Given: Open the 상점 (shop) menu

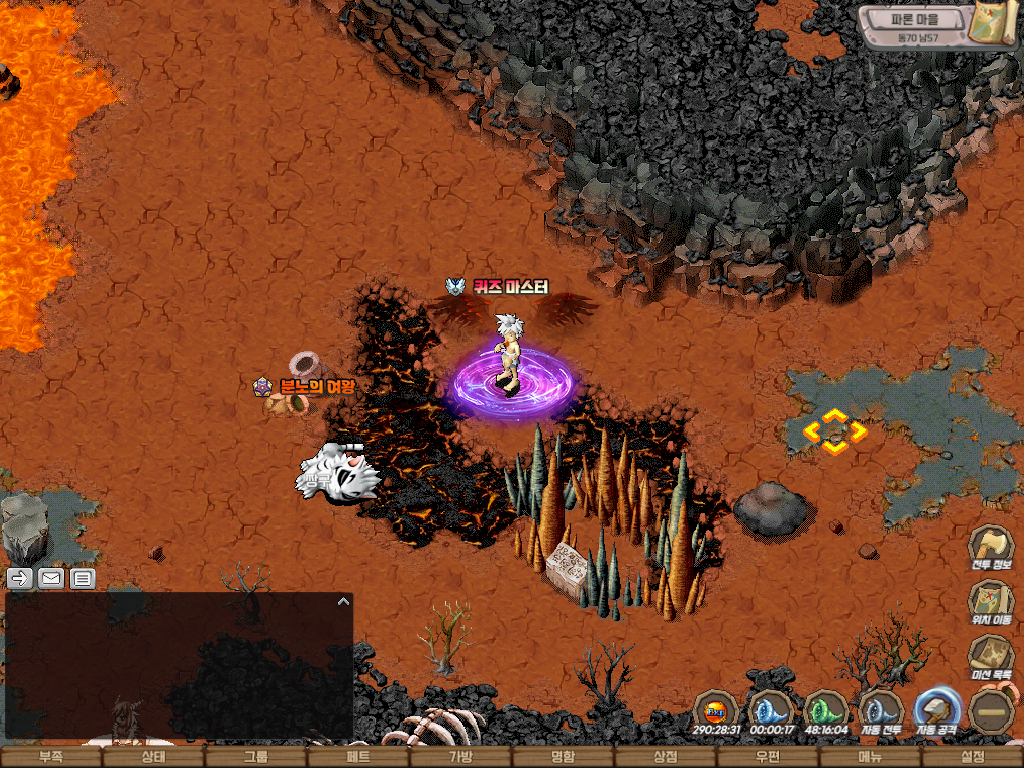Looking at the screenshot, I should (665, 757).
